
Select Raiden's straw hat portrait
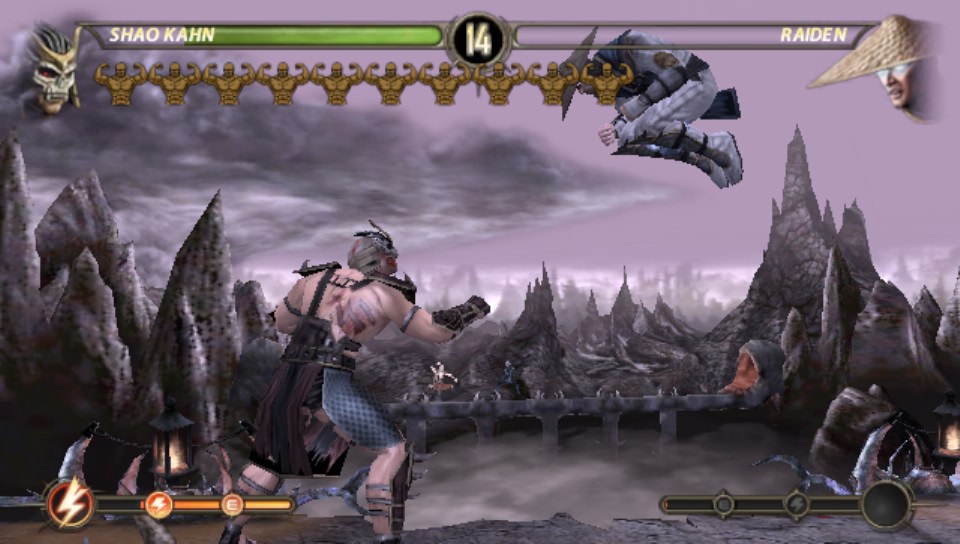coord(884,63)
